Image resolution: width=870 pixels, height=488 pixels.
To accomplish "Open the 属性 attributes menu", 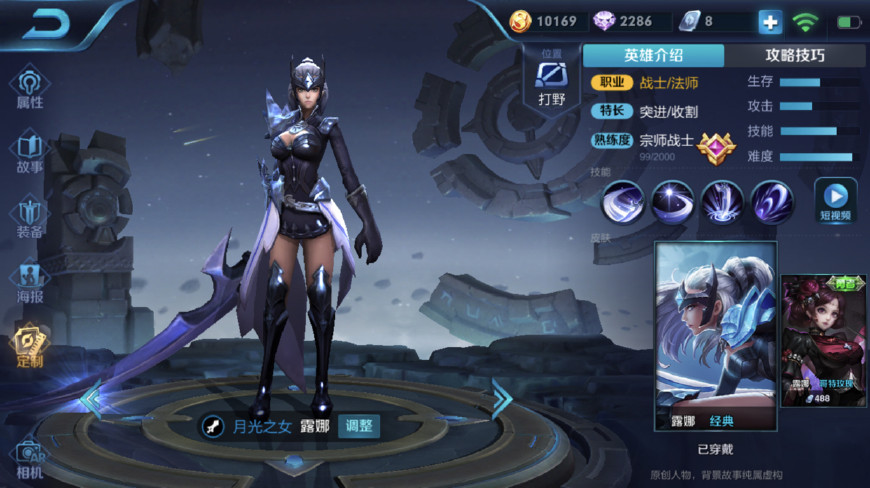I will pyautogui.click(x=30, y=88).
